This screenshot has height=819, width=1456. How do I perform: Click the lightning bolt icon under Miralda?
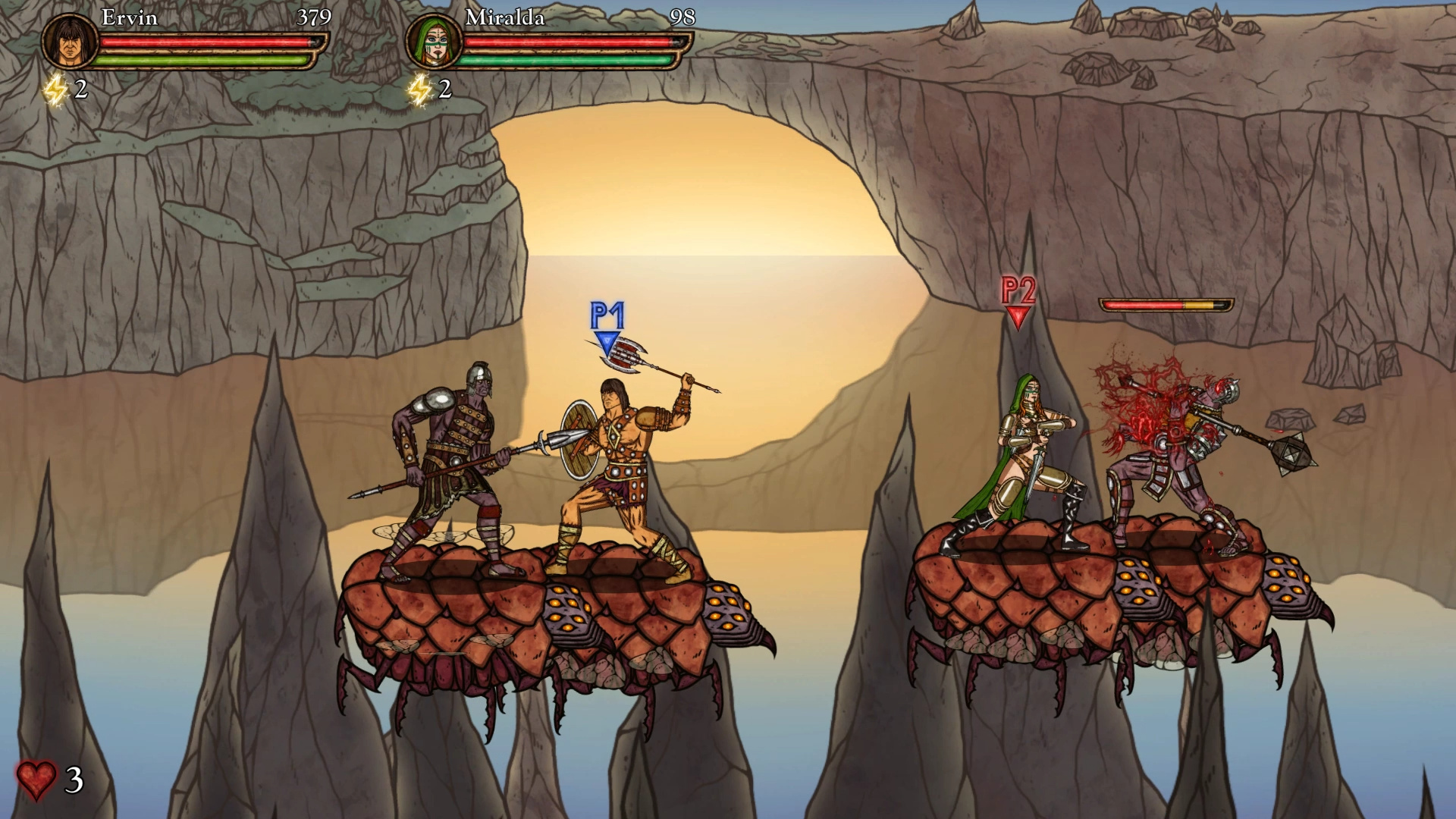pyautogui.click(x=419, y=91)
